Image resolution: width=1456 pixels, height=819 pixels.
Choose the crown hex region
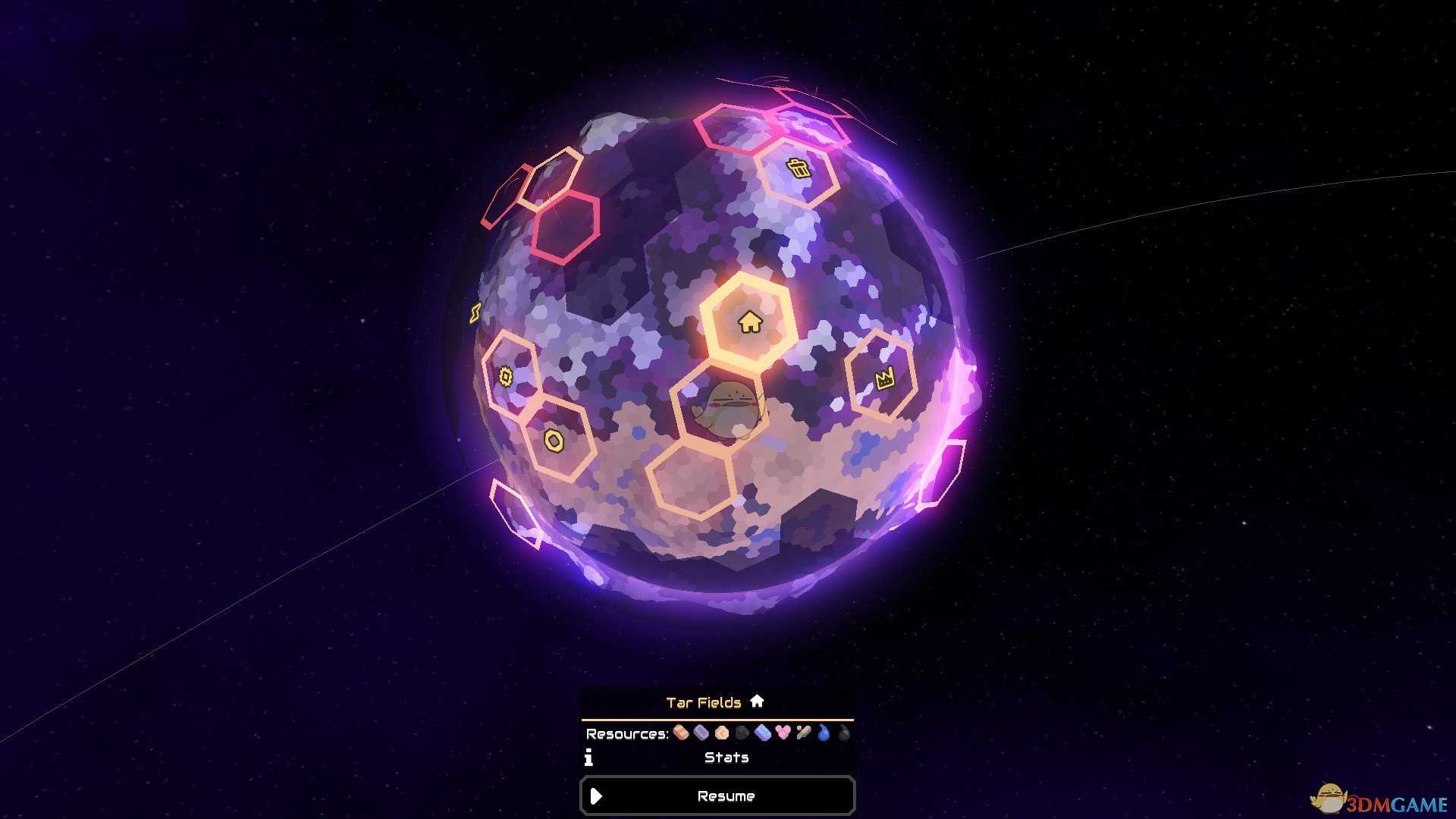[x=884, y=378]
